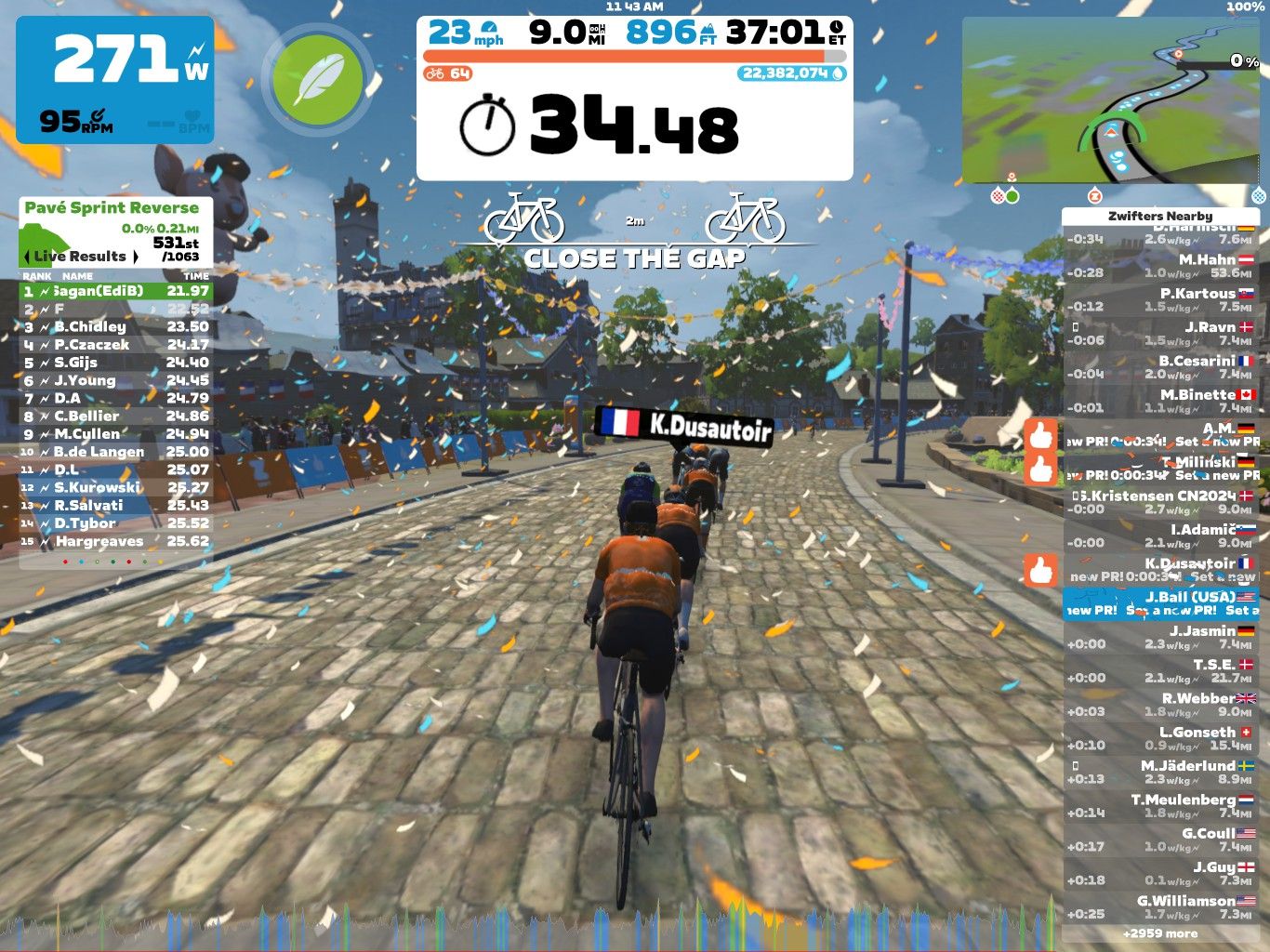Image resolution: width=1270 pixels, height=952 pixels.
Task: Click the right arrow beside Live Results
Action: tap(136, 257)
